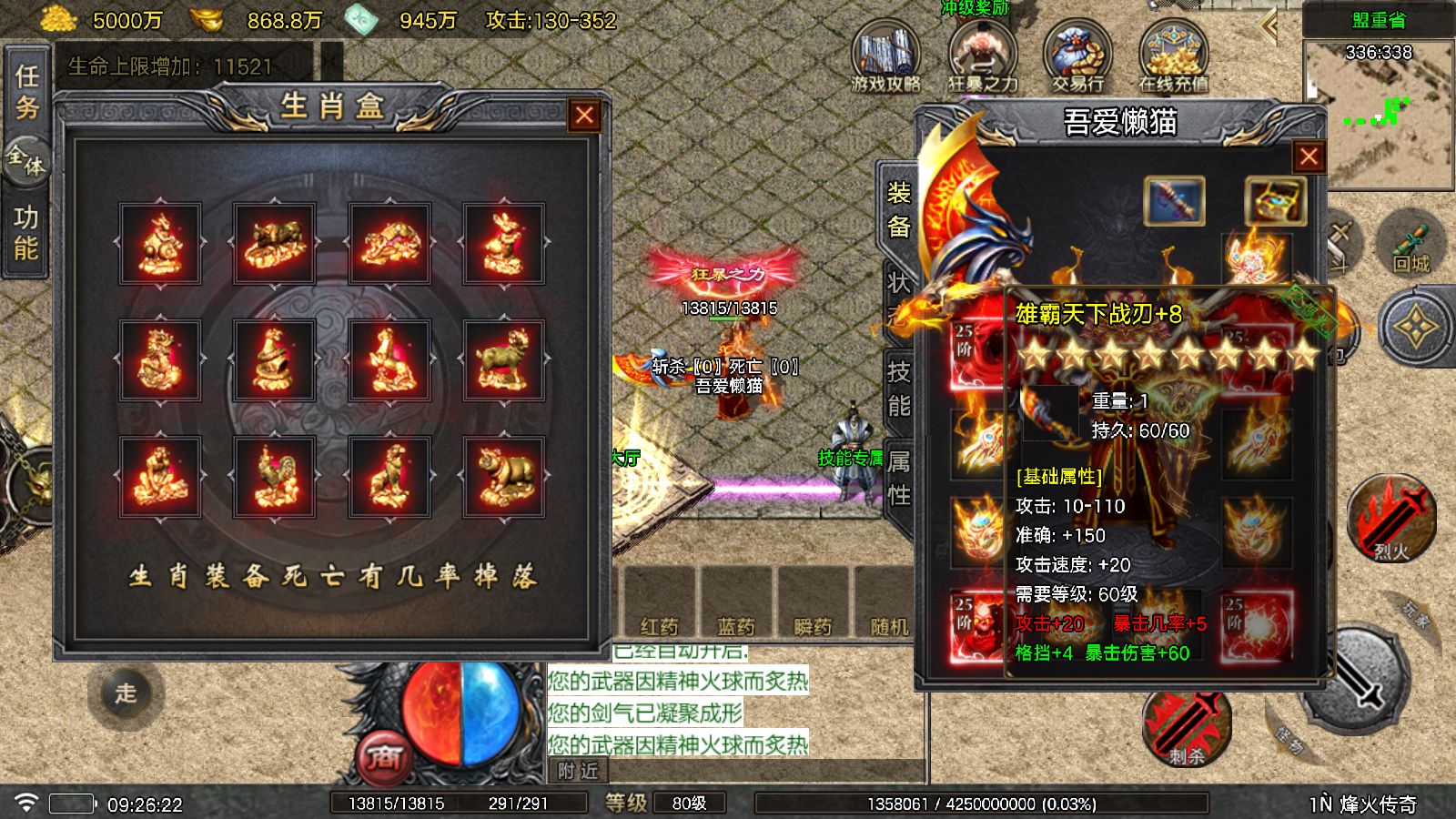
Task: Select the golden rooster zodiac slot
Action: click(275, 477)
